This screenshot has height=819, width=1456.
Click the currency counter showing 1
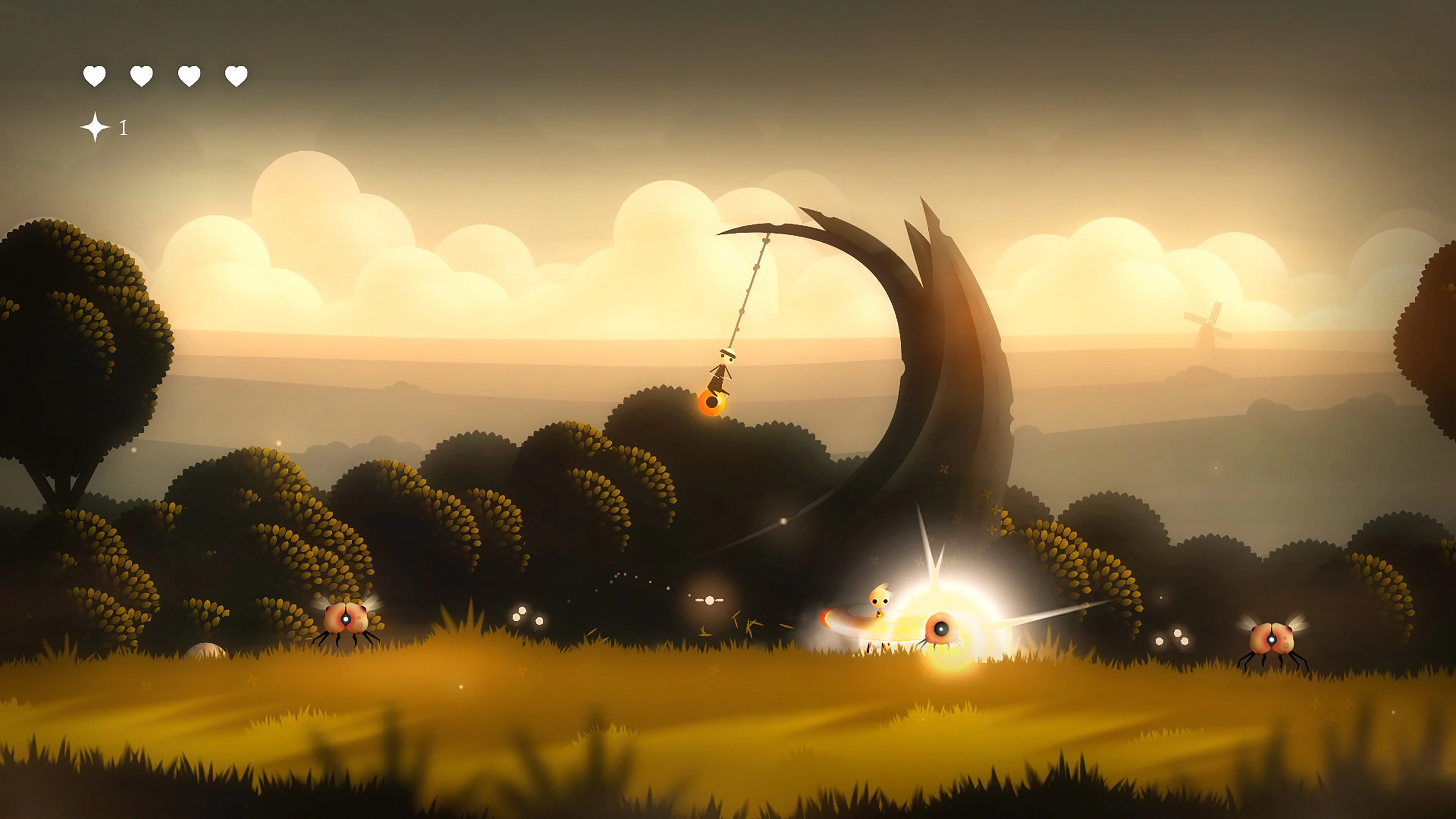coord(123,128)
